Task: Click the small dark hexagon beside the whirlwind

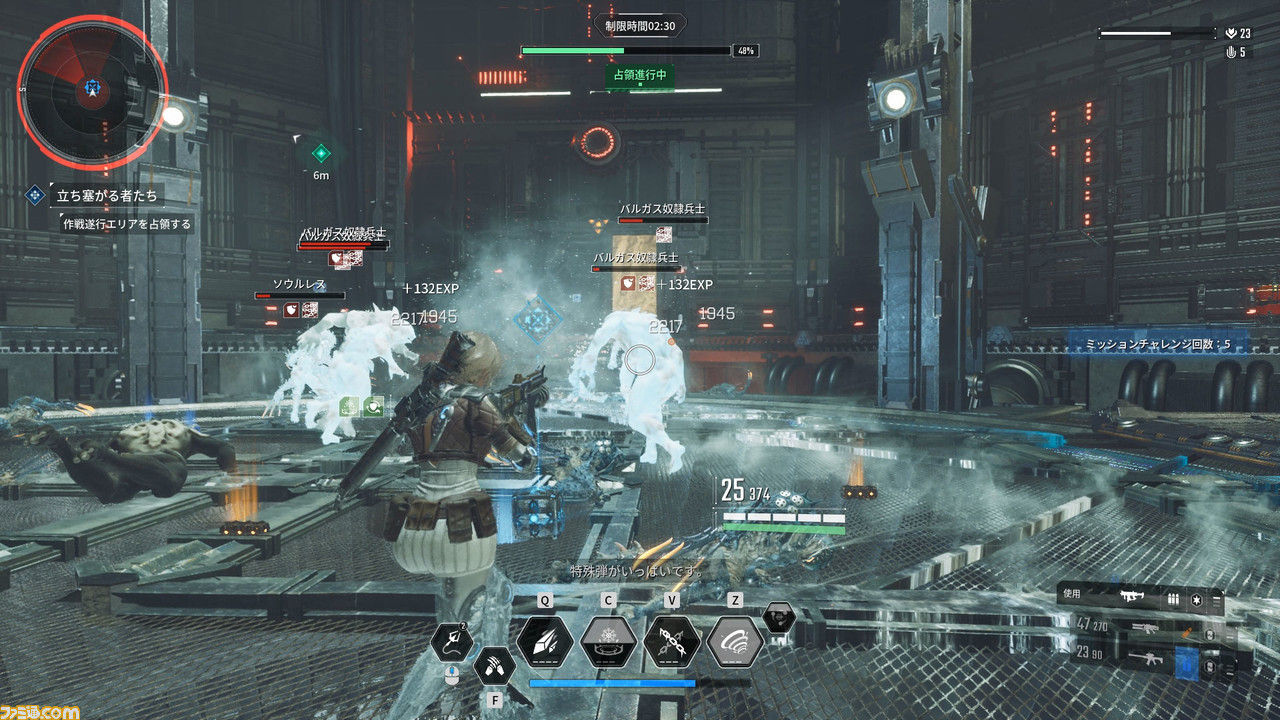Action: (779, 618)
